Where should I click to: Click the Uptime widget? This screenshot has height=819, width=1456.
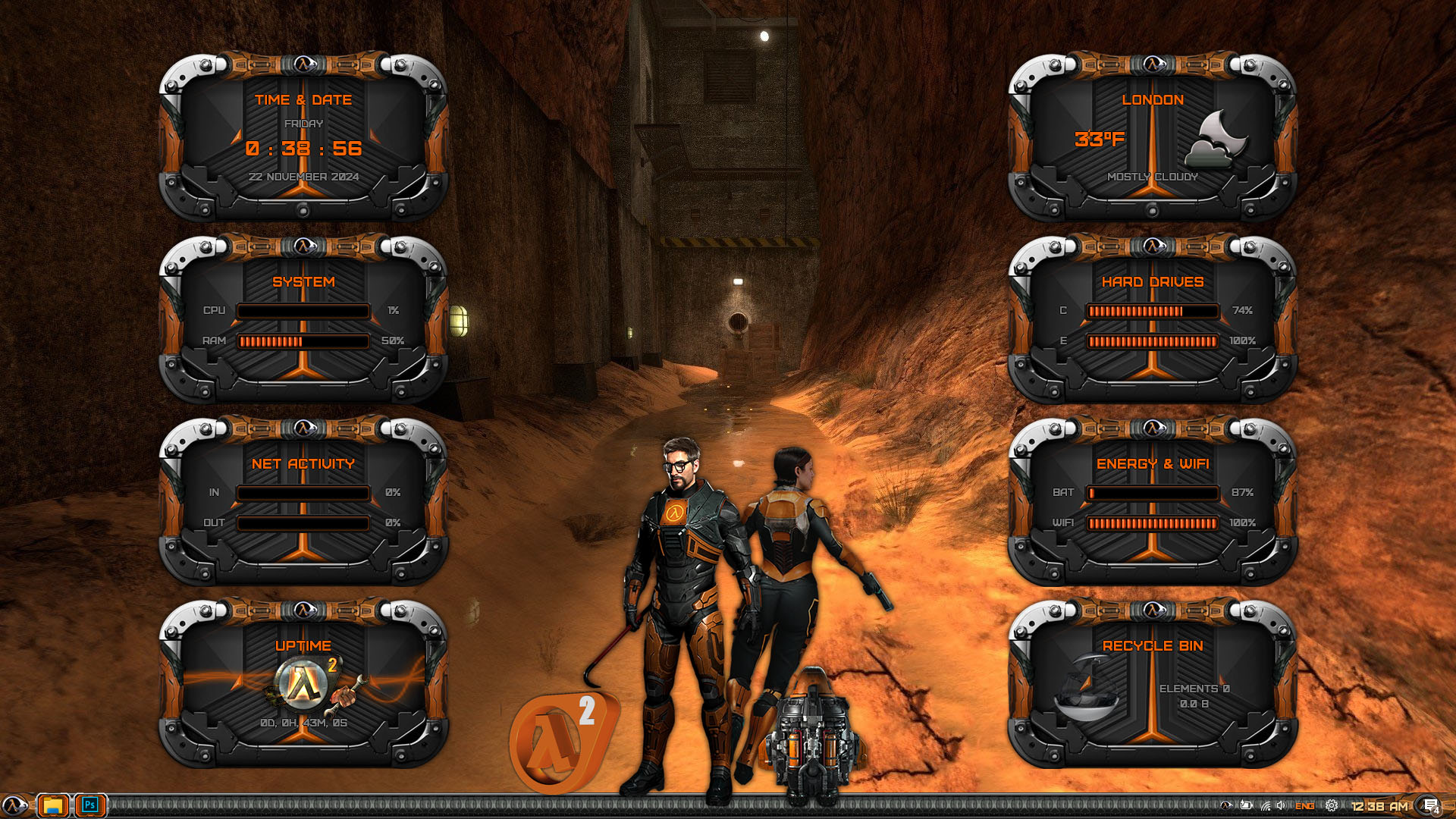303,684
